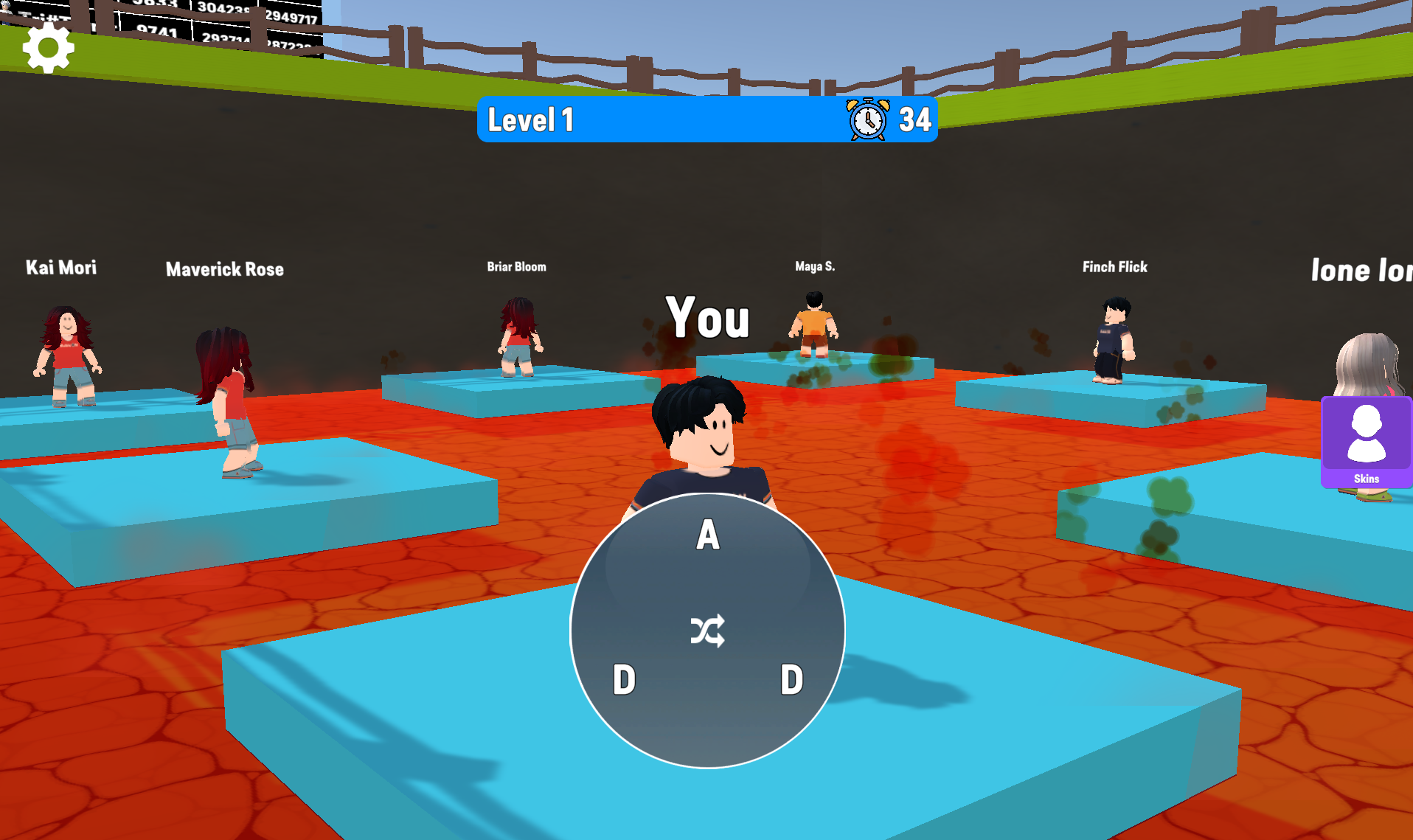
Task: Click Maya S.'s name label
Action: (x=815, y=266)
